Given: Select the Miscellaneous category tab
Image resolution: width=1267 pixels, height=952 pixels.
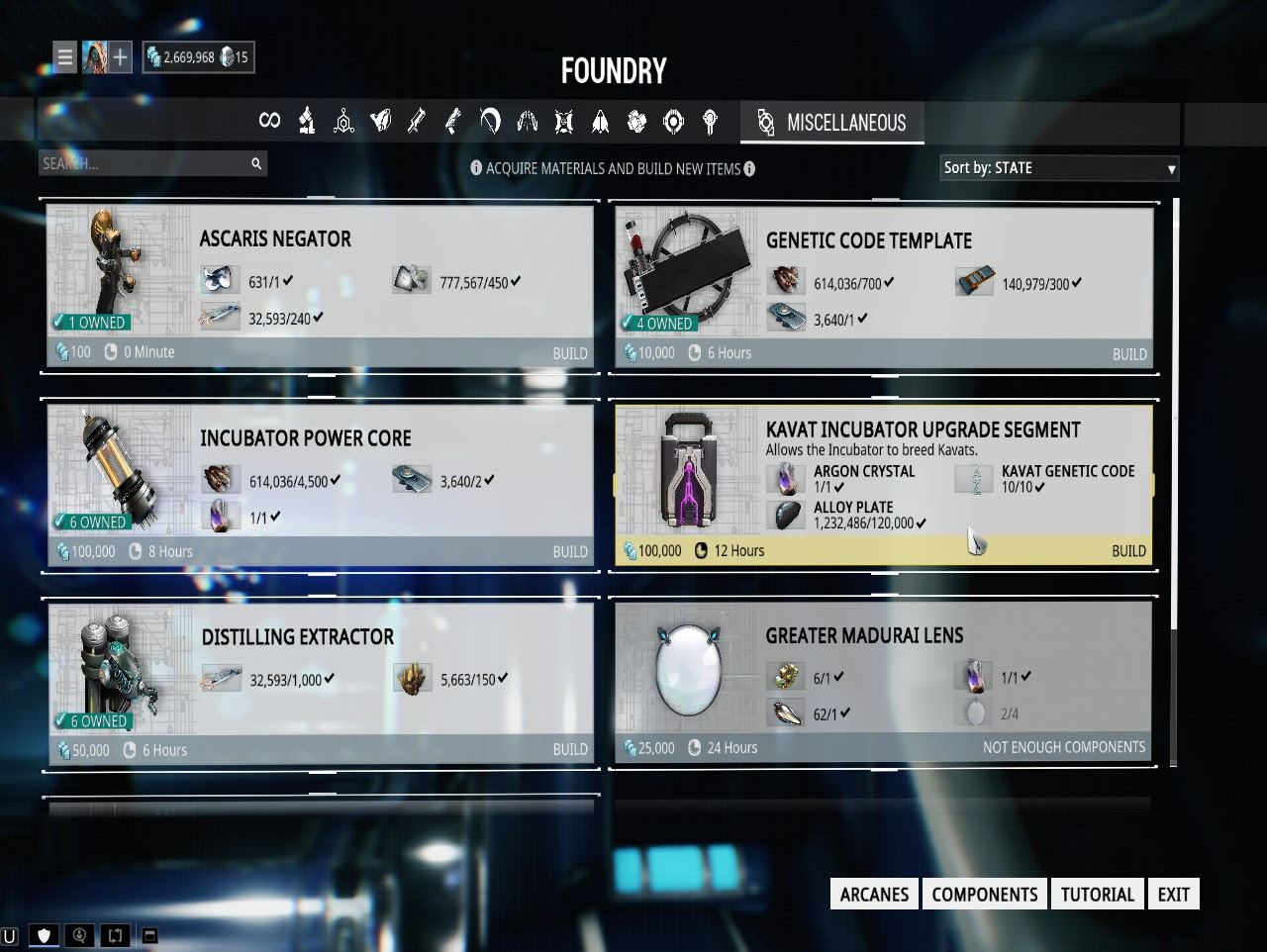Looking at the screenshot, I should tap(832, 123).
